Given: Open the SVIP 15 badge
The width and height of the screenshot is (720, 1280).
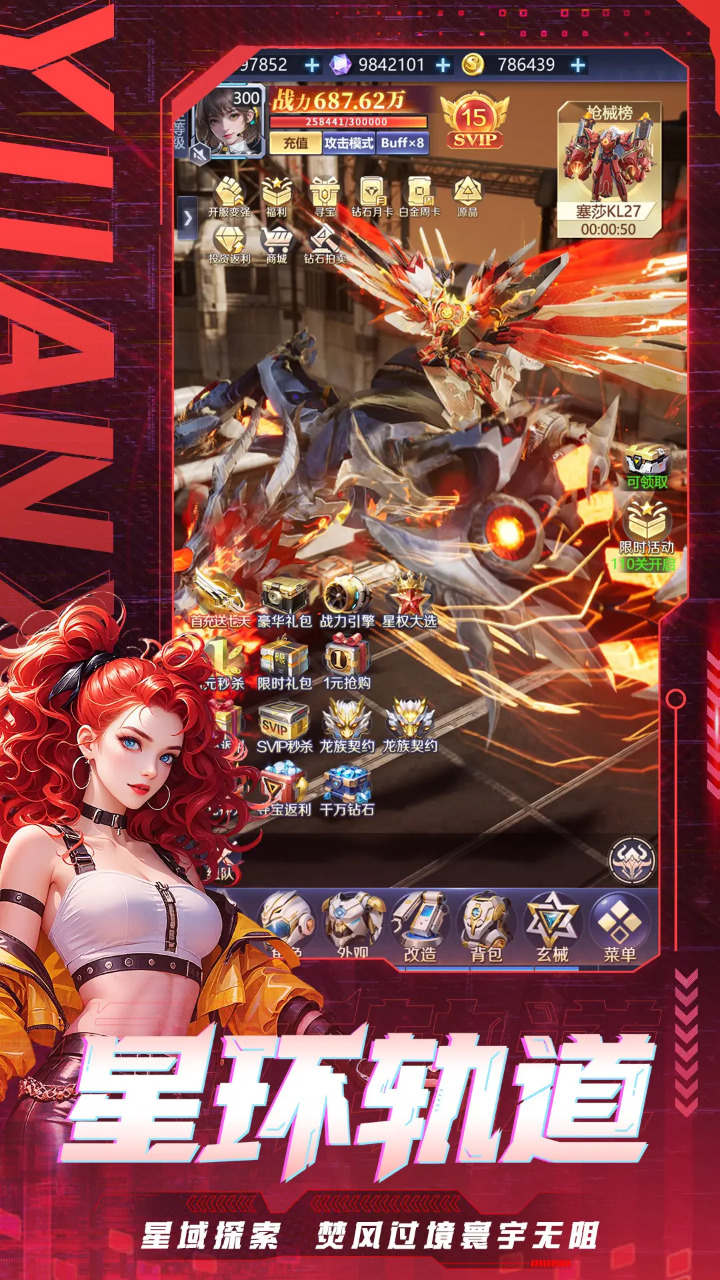Looking at the screenshot, I should point(474,120).
